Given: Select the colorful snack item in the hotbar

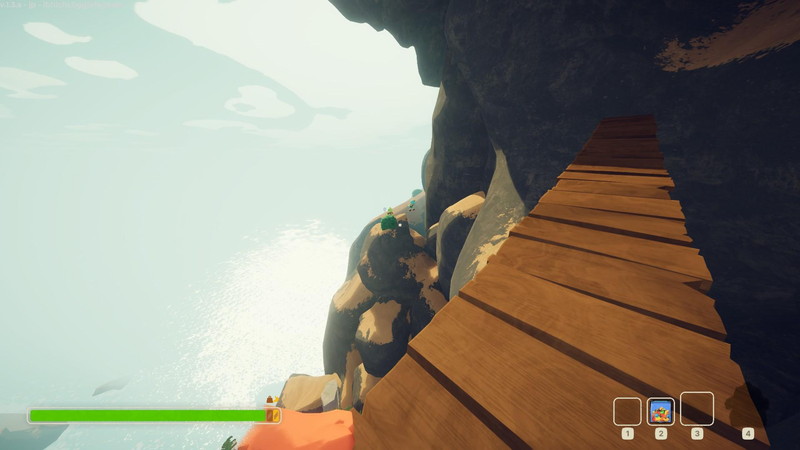Looking at the screenshot, I should tap(660, 411).
